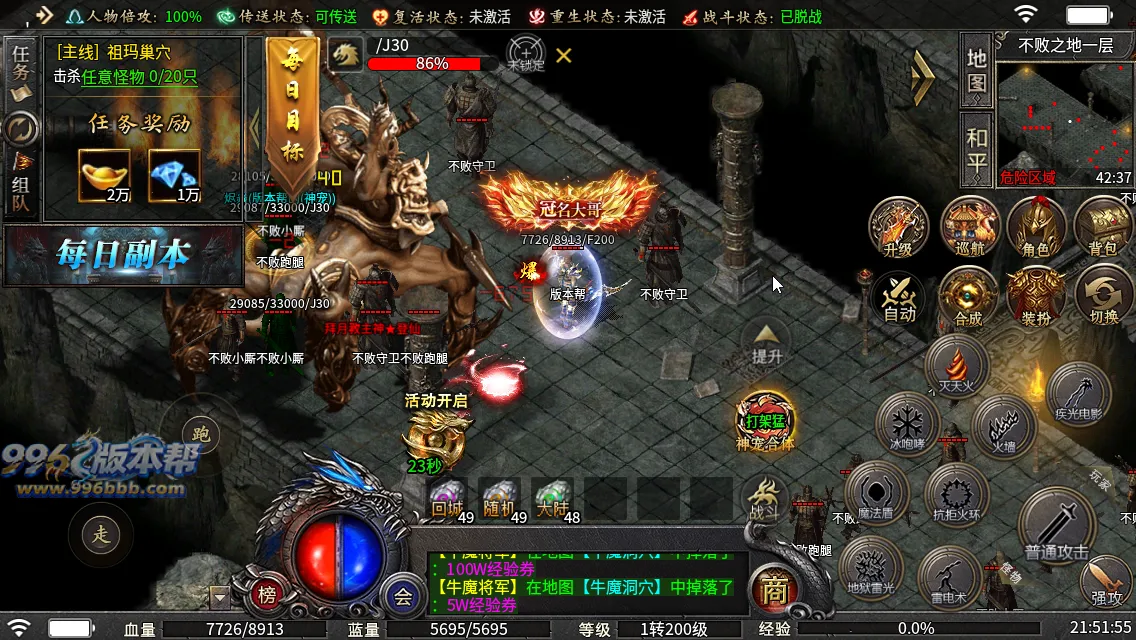Click the 切换 switch button
Screen dimensions: 1136x640
click(x=1103, y=298)
